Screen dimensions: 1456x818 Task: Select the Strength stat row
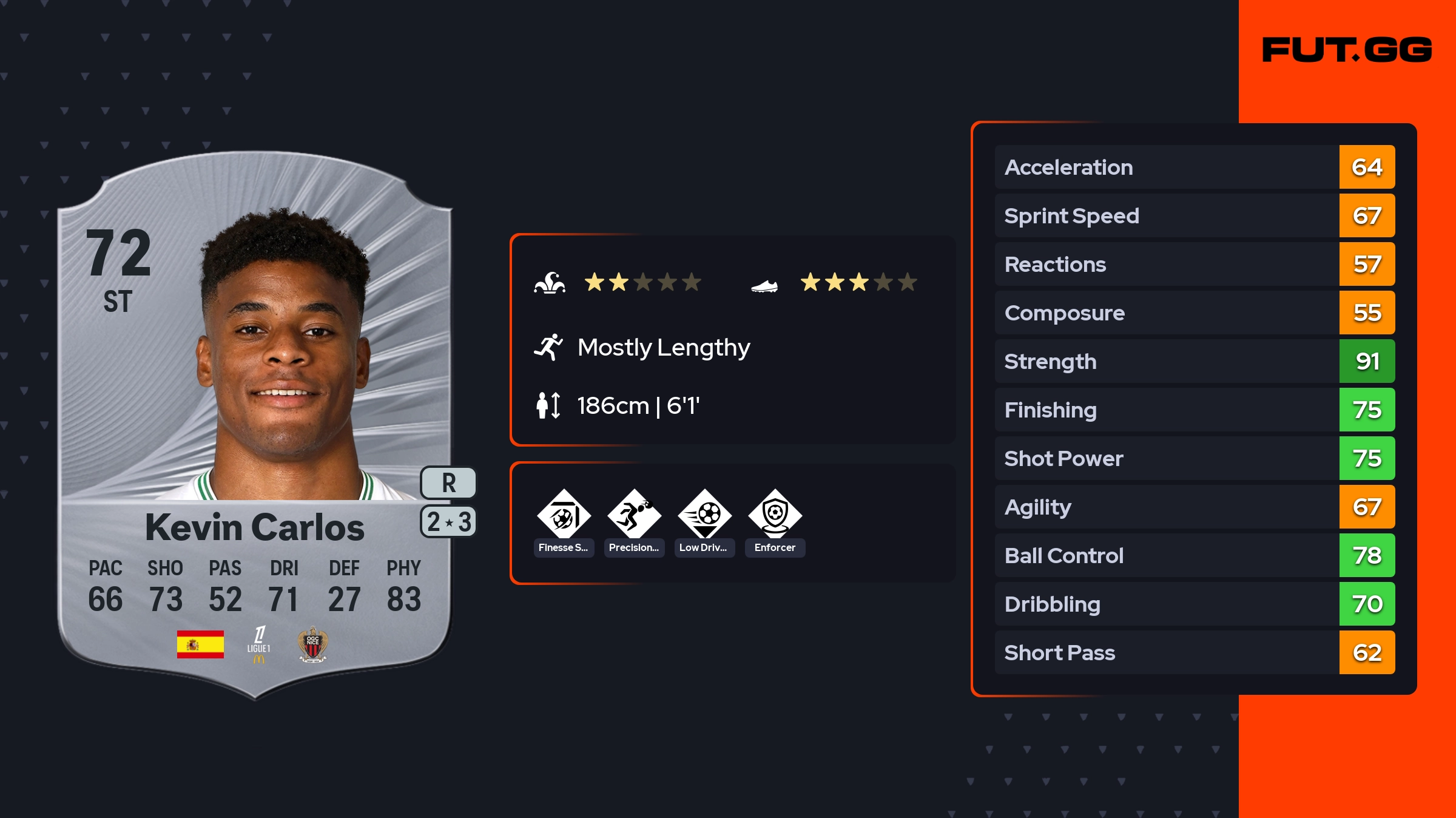(x=1194, y=362)
